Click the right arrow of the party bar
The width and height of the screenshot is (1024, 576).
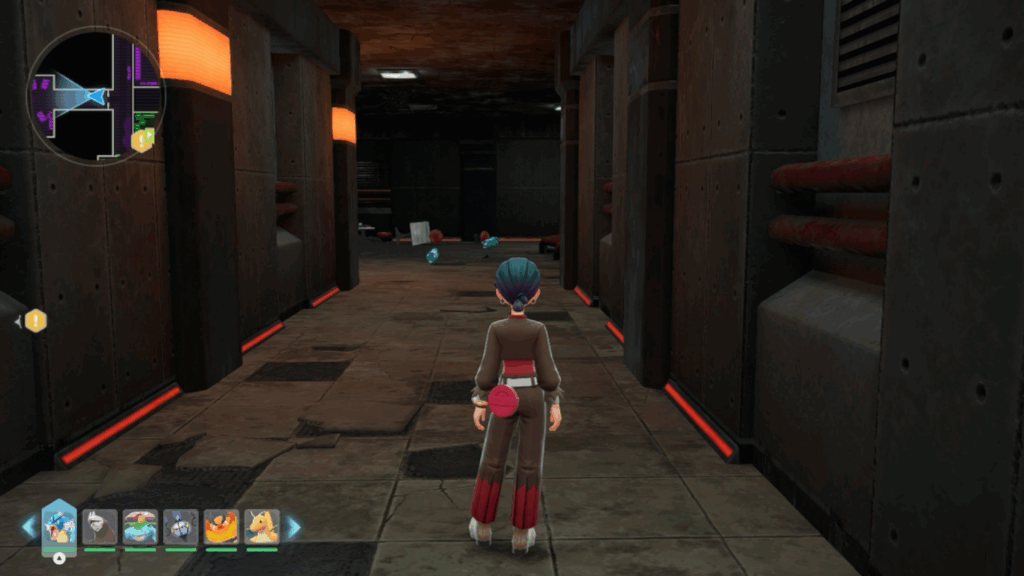pos(294,527)
